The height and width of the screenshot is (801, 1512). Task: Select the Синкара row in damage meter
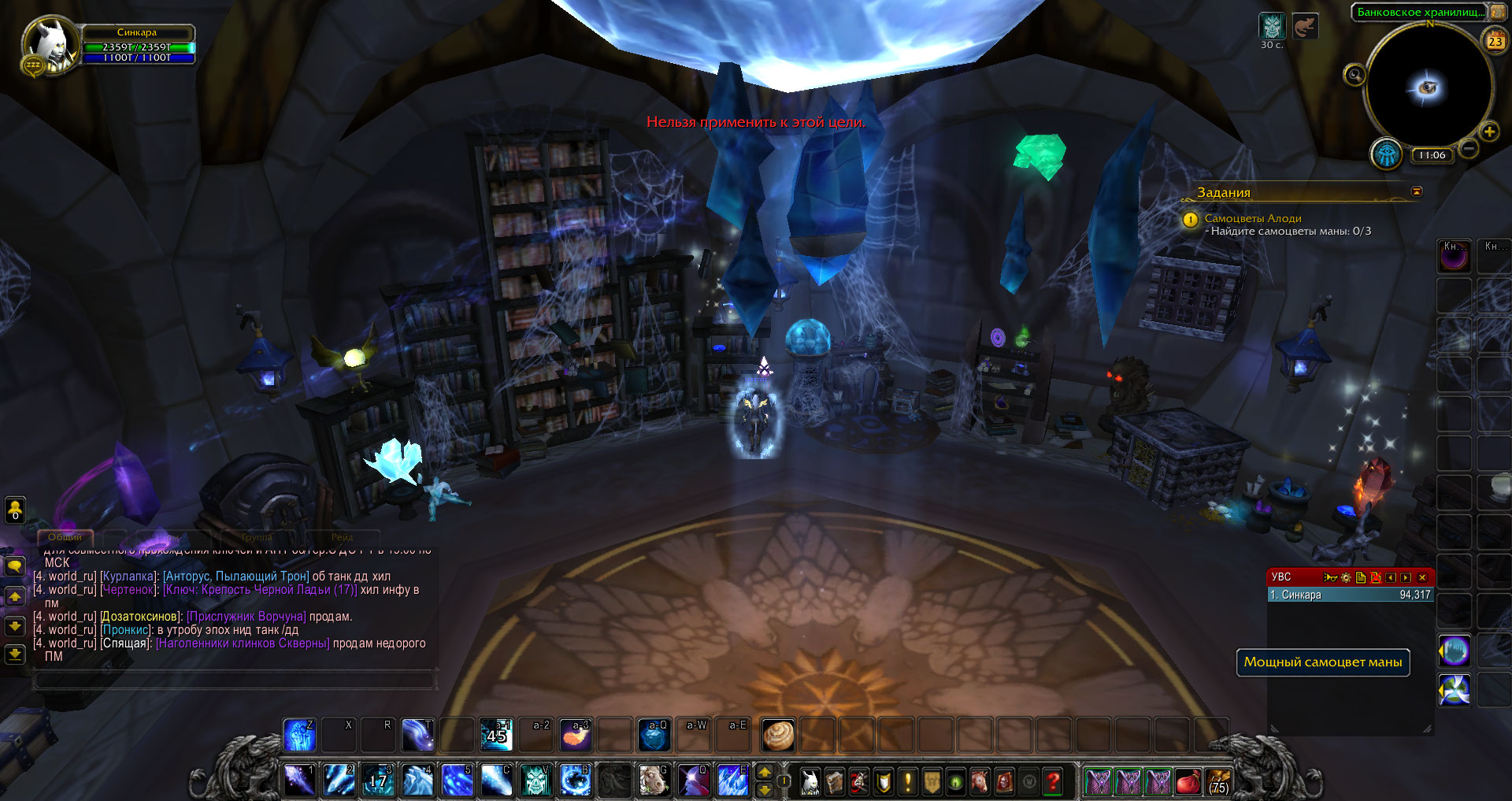[1349, 595]
